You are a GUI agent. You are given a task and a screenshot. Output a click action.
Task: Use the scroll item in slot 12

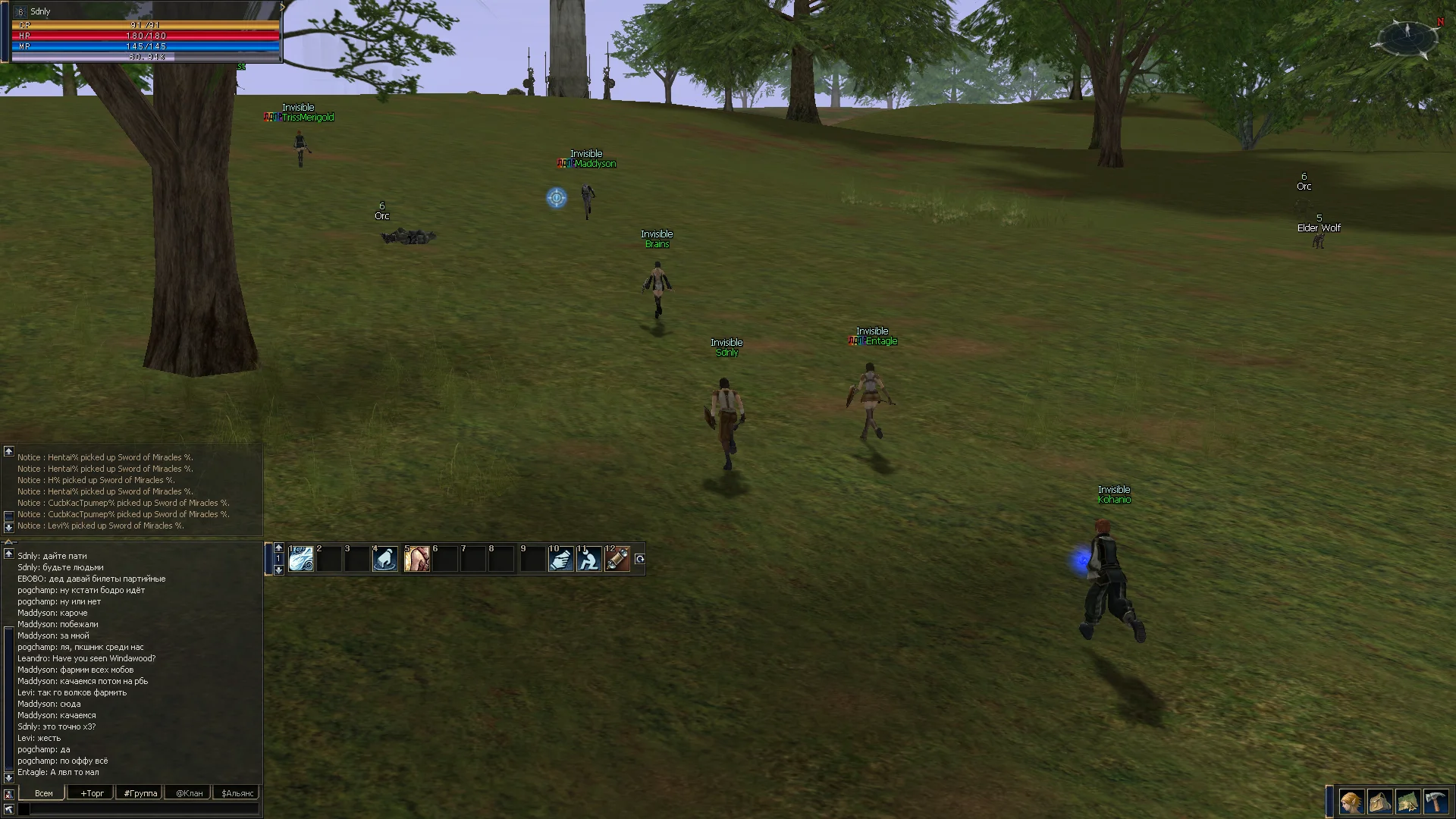point(617,559)
